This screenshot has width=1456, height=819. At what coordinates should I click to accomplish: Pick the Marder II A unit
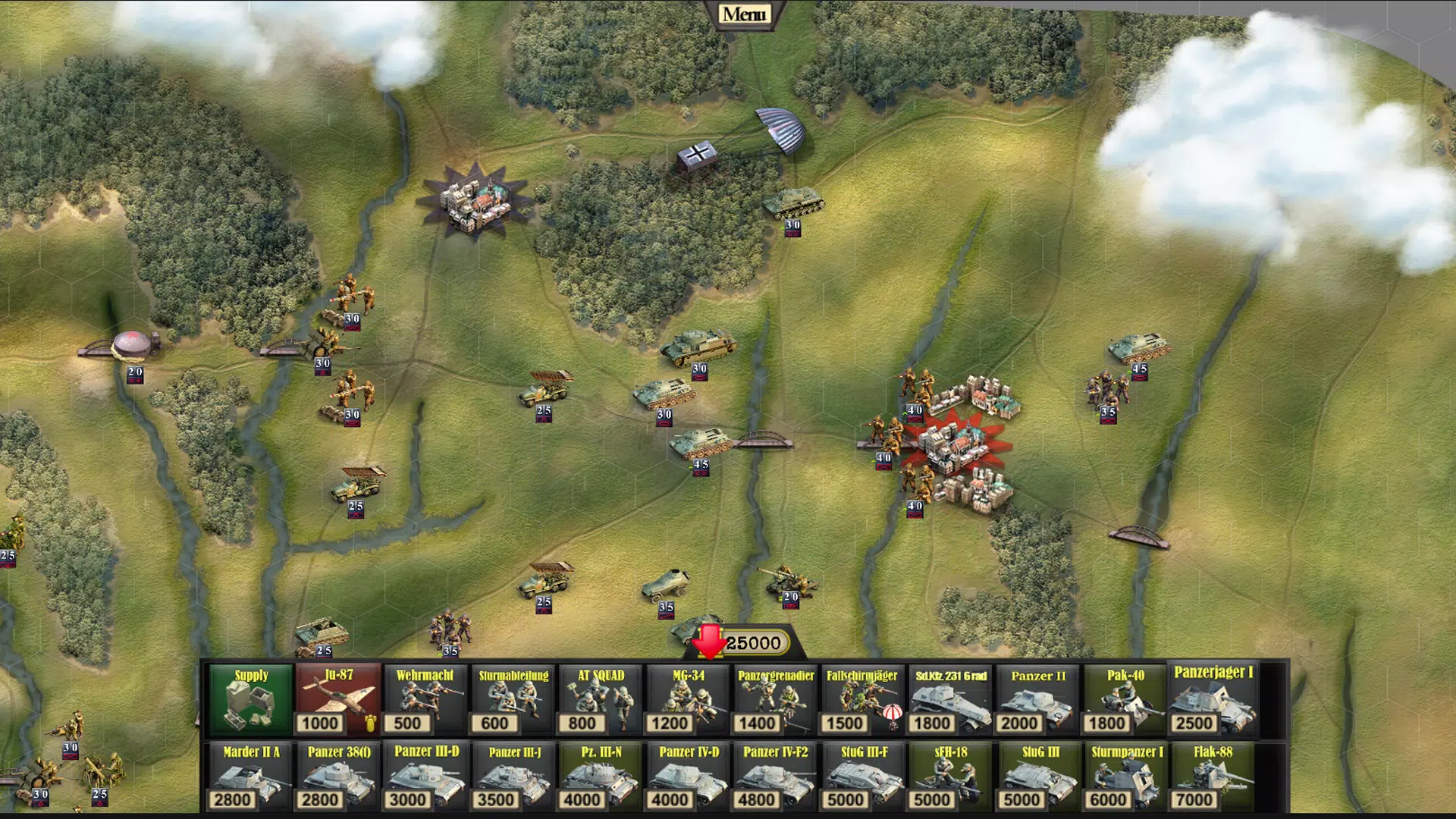[251, 777]
